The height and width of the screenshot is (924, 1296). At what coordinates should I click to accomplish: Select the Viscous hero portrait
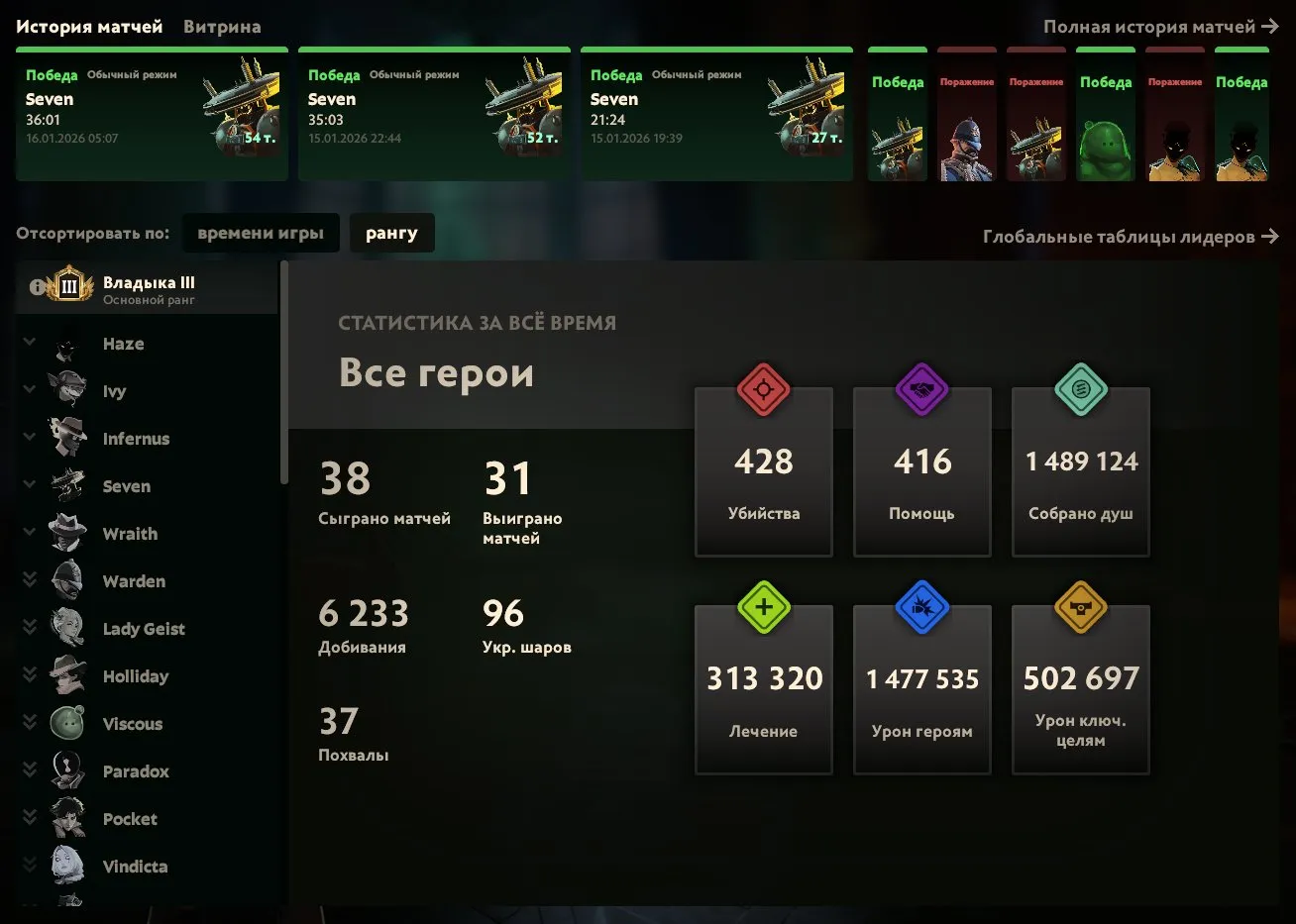[x=65, y=722]
